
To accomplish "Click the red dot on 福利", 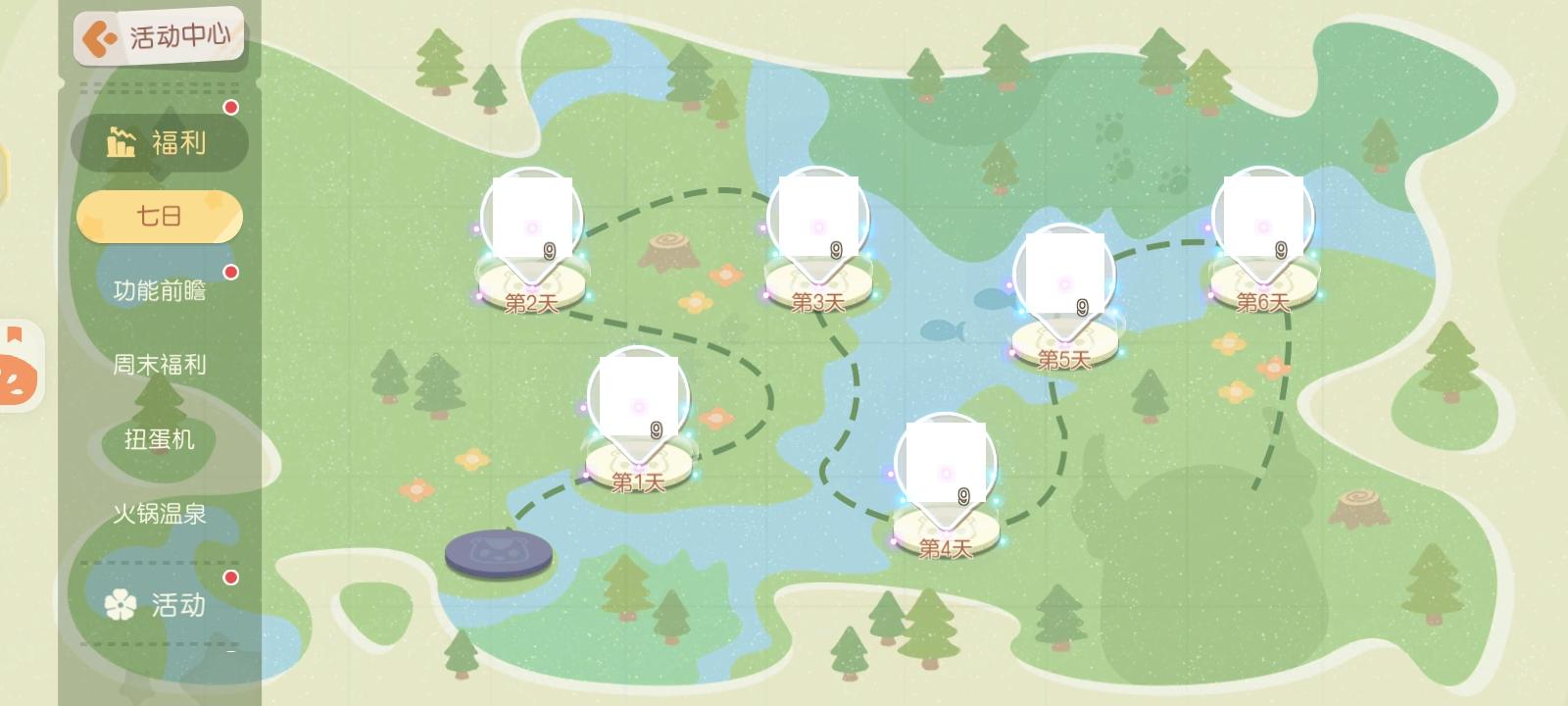I will click(231, 109).
